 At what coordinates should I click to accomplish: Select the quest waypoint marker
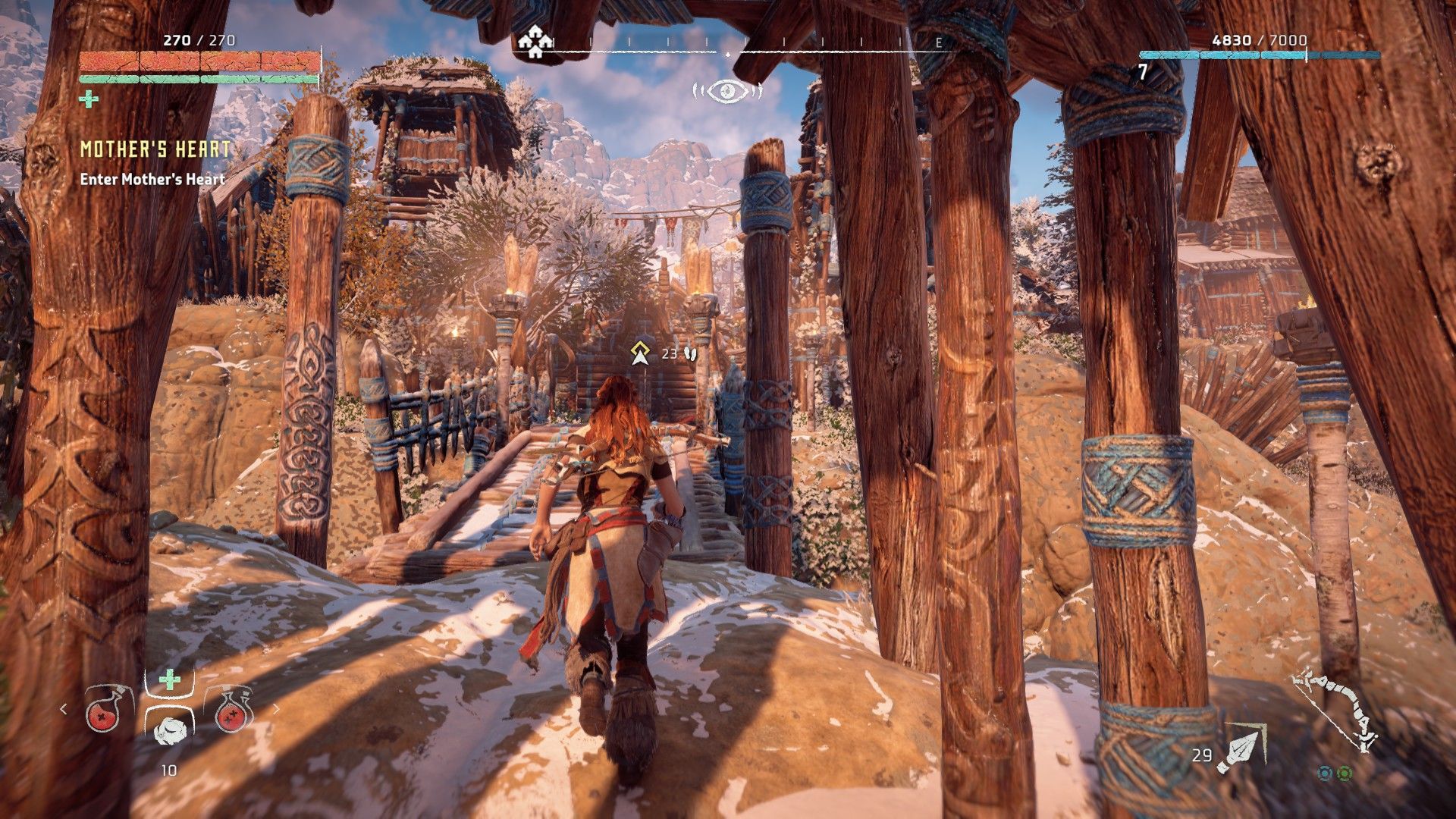641,353
